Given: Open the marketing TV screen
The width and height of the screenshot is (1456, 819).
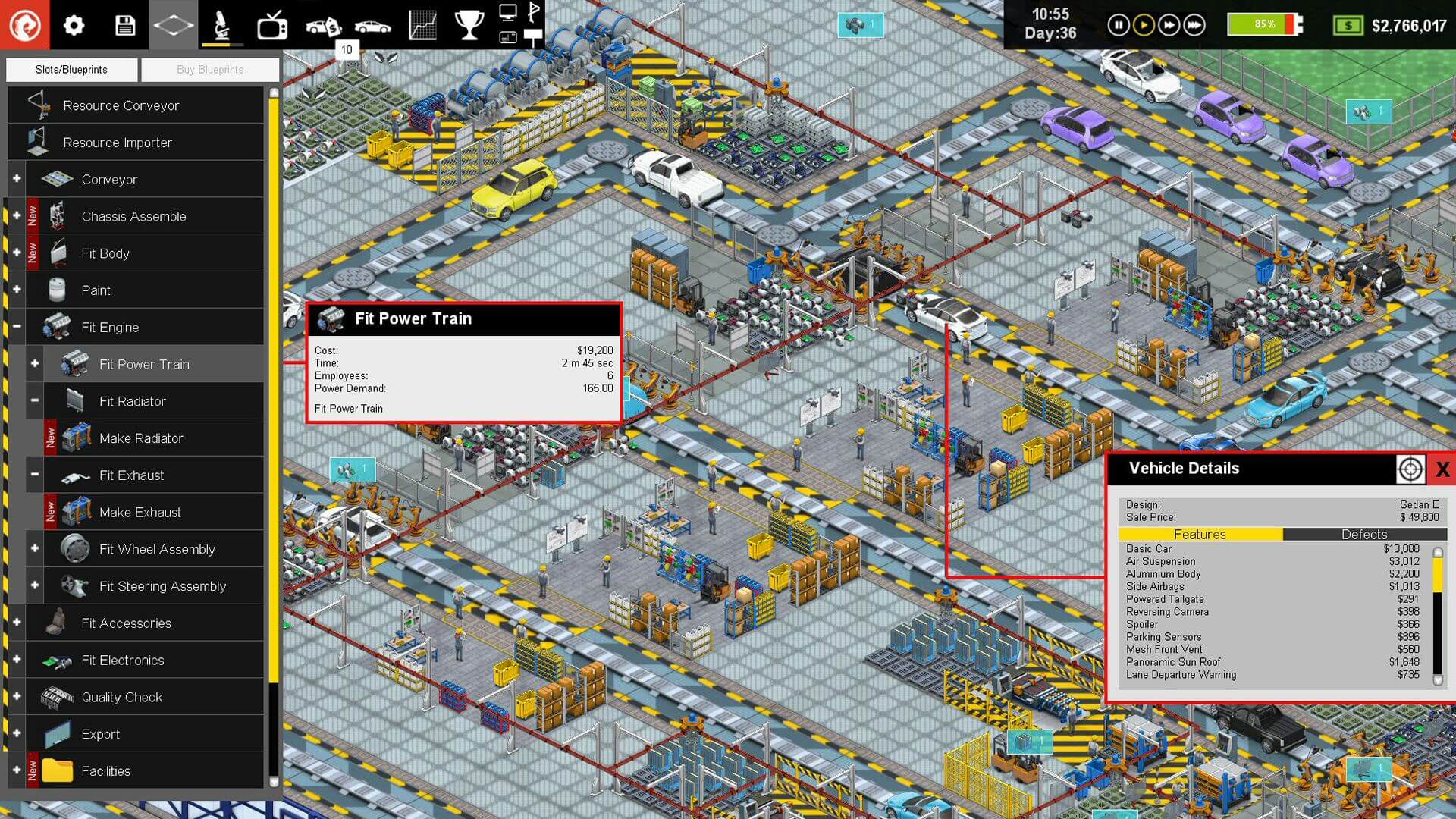Looking at the screenshot, I should point(271,24).
